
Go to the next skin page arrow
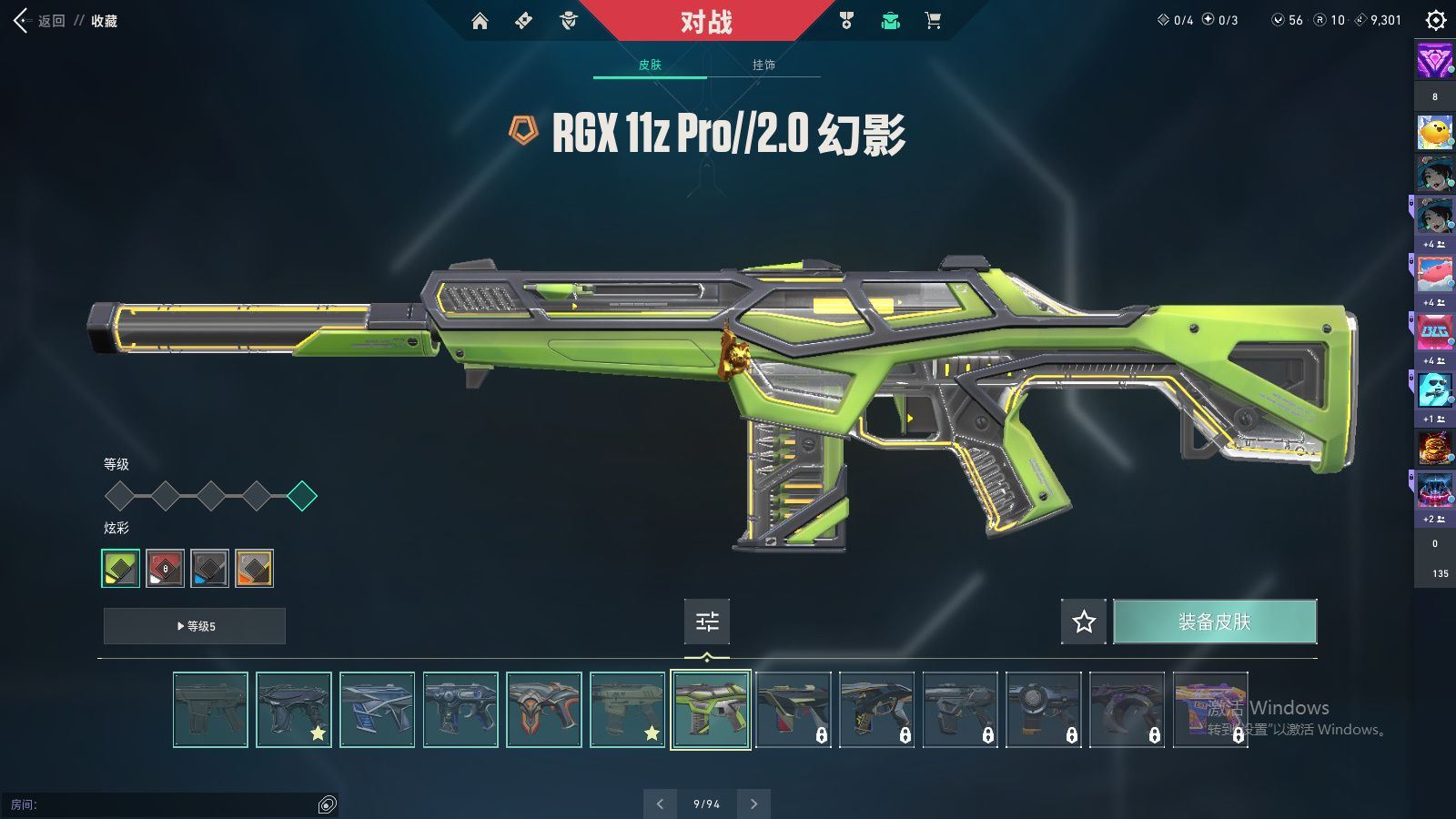point(753,804)
